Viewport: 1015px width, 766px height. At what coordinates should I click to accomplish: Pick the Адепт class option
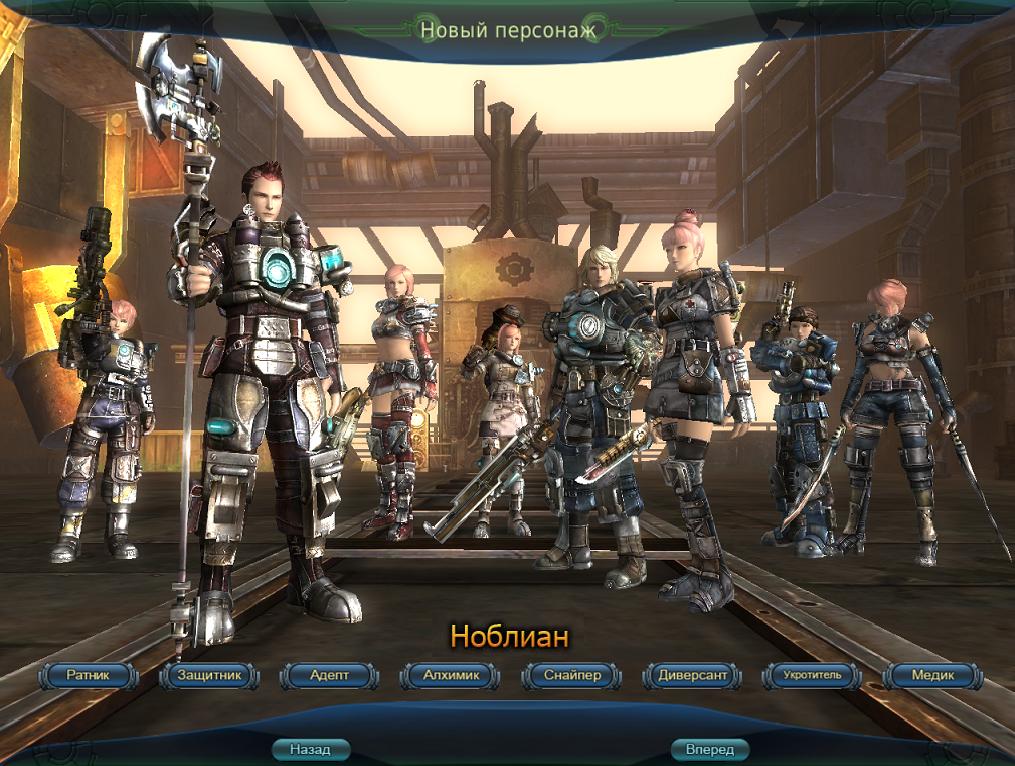[329, 676]
